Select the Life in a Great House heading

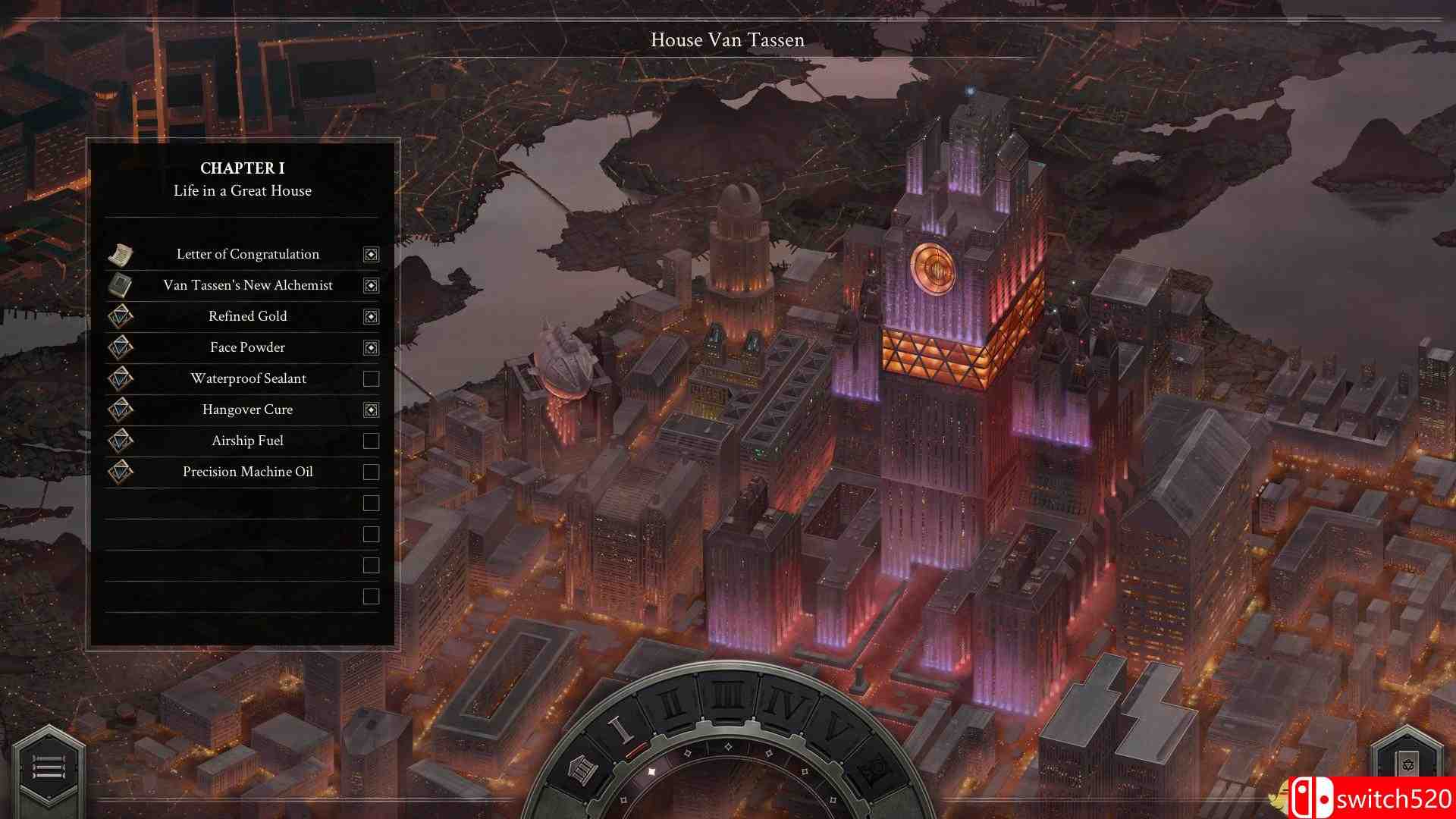pyautogui.click(x=241, y=191)
